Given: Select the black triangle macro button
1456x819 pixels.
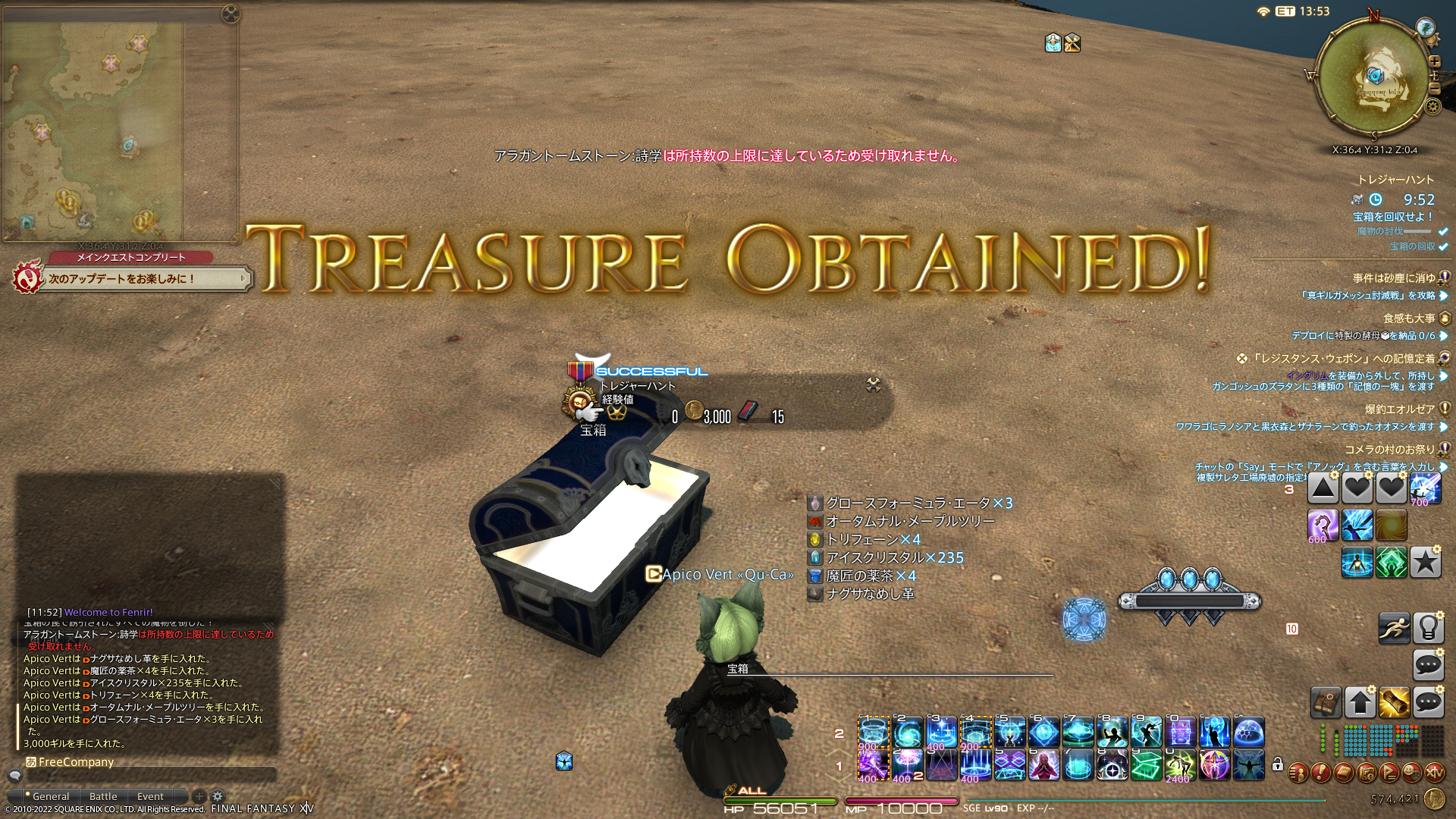Looking at the screenshot, I should coord(1323,488).
